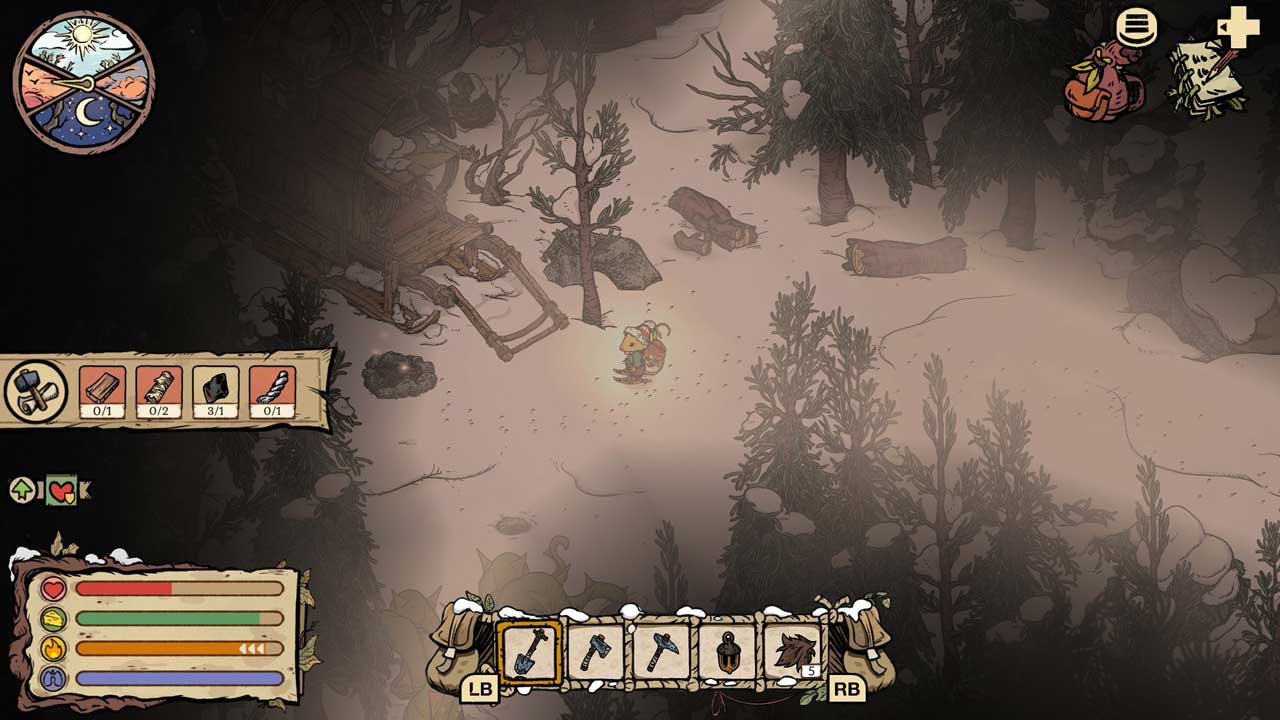The width and height of the screenshot is (1280, 720).
Task: Select the shovel hotbar slot
Action: tap(529, 652)
